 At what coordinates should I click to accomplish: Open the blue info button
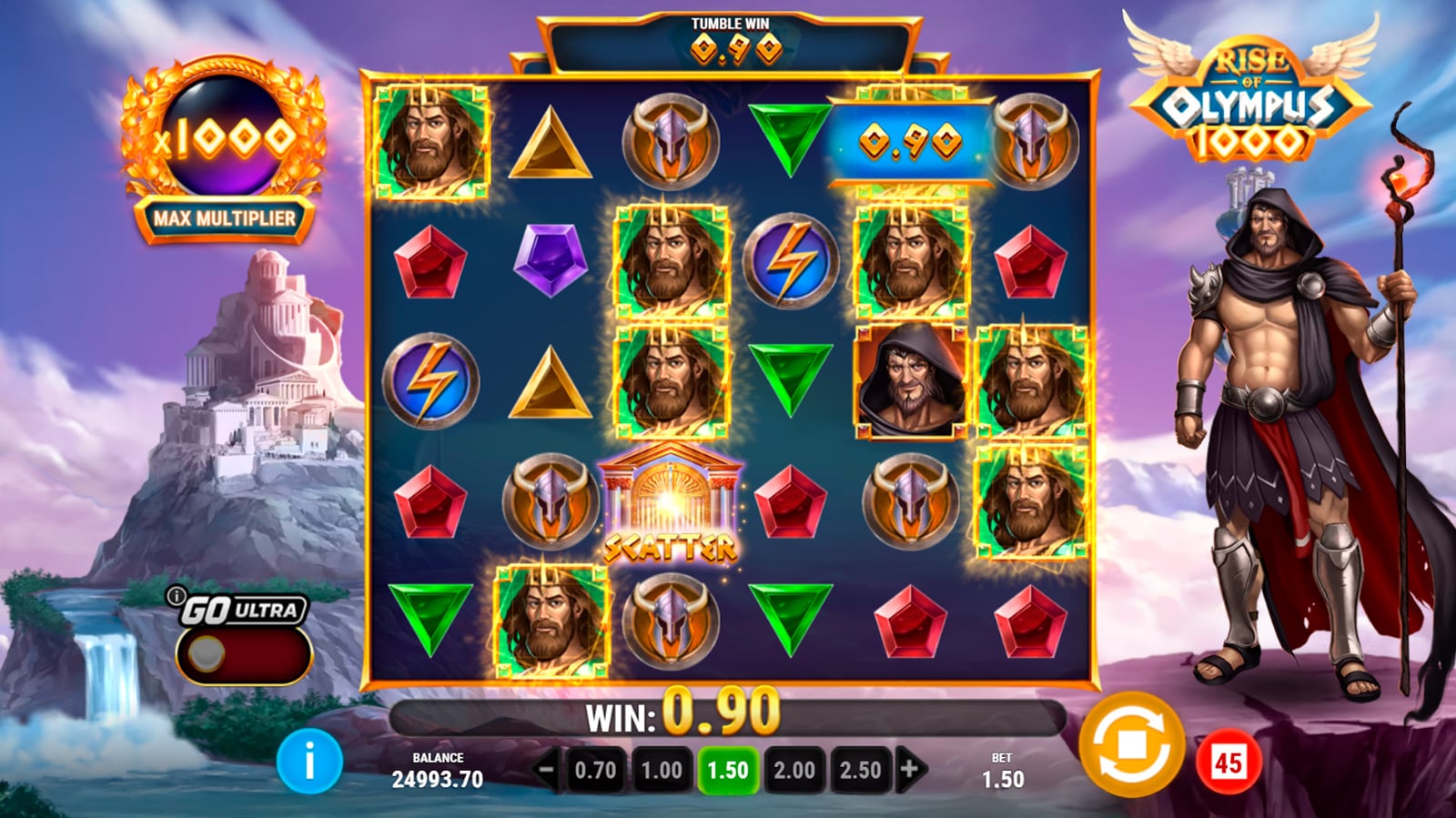[x=309, y=761]
